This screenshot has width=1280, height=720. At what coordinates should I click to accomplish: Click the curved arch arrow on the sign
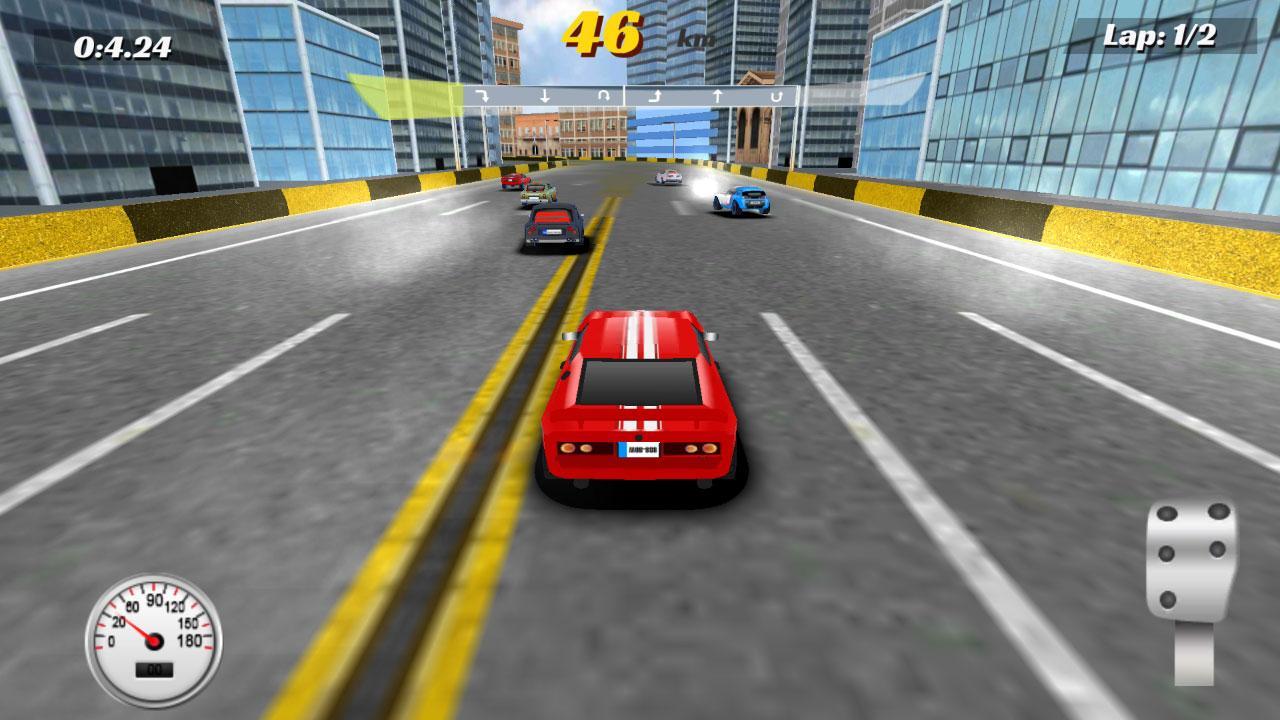point(604,95)
